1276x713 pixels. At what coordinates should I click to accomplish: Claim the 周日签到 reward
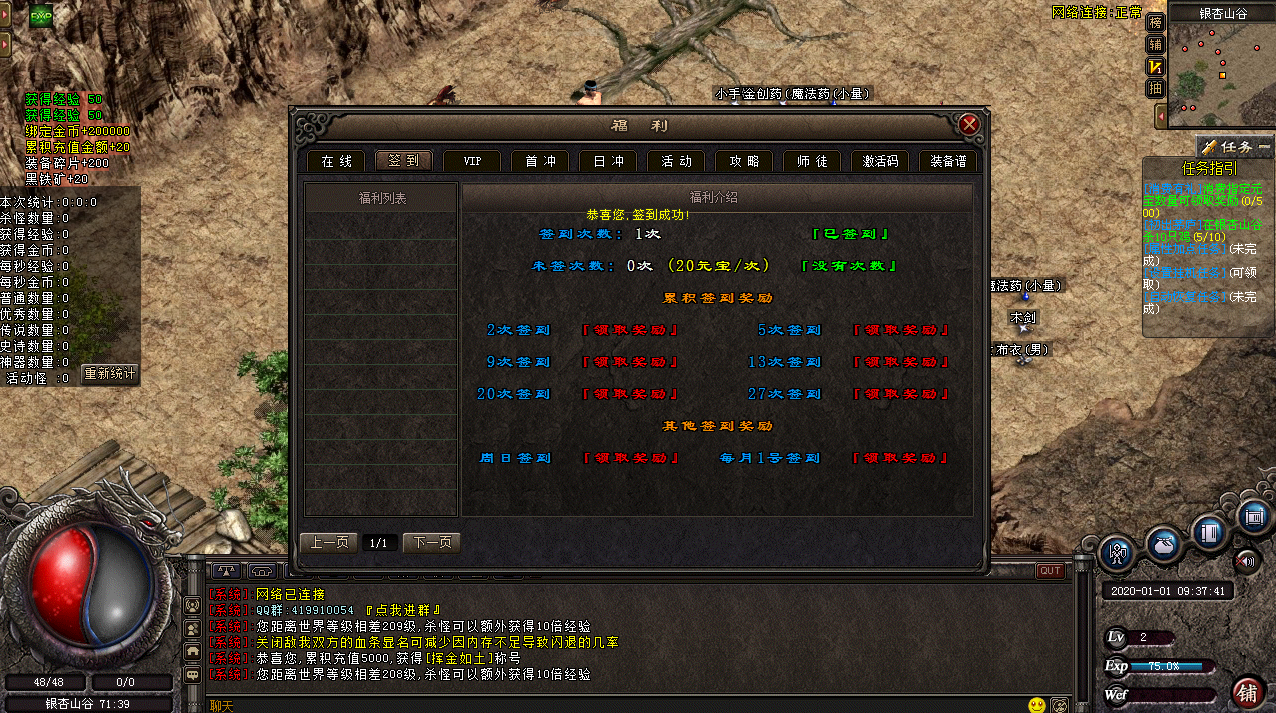[631, 458]
